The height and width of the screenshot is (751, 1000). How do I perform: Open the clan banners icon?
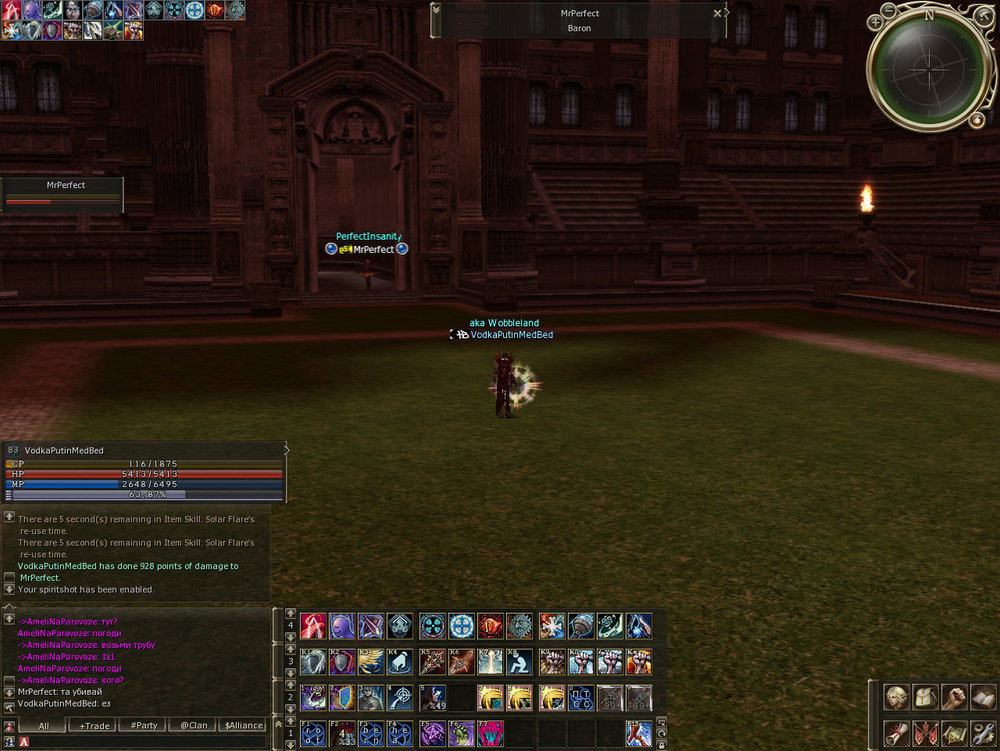pos(924,731)
